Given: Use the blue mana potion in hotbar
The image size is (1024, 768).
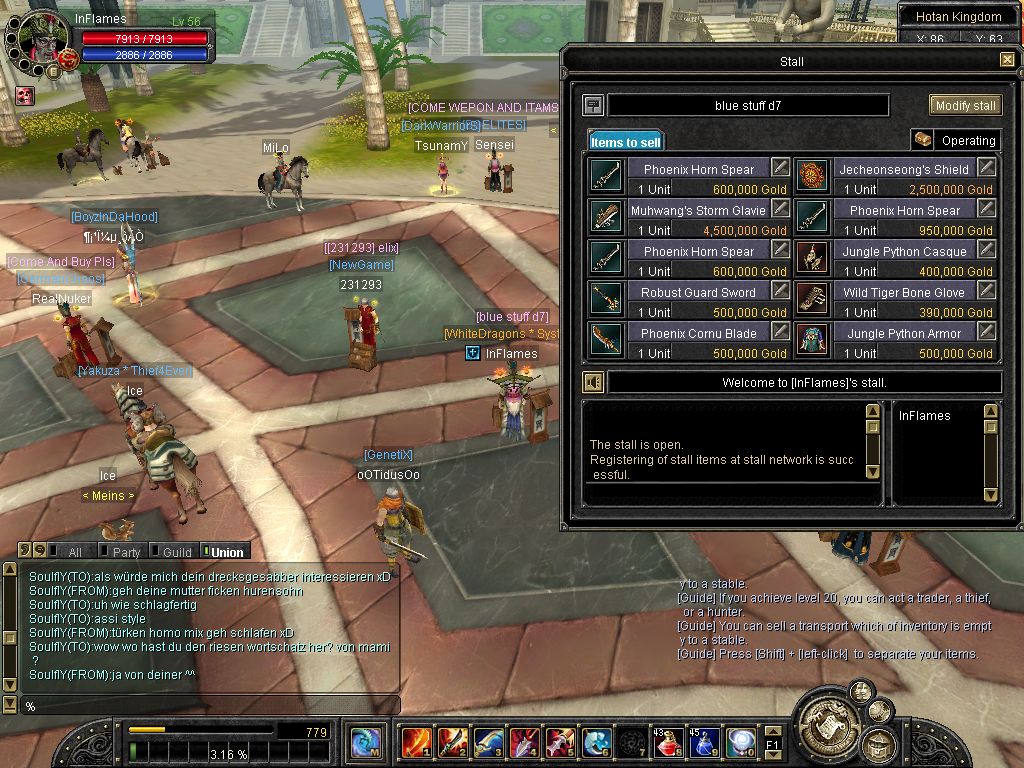Looking at the screenshot, I should (x=704, y=742).
